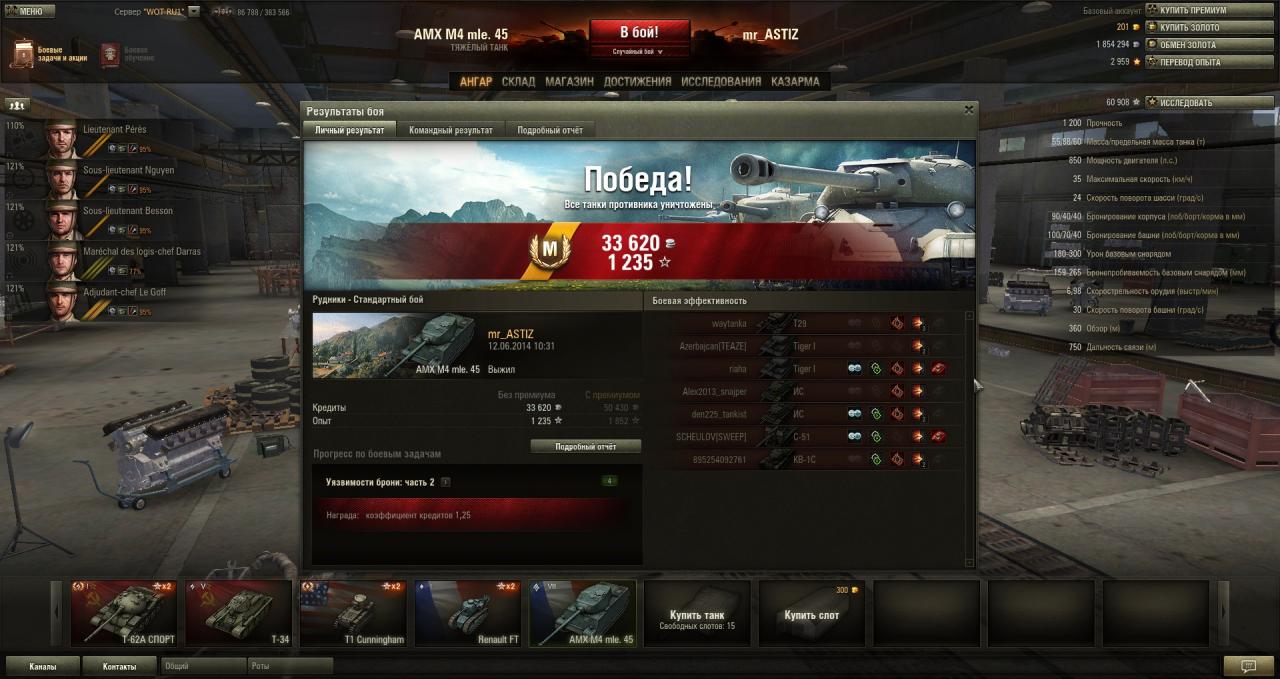The image size is (1280, 679).
Task: Click the Купить танк slot
Action: coord(697,613)
